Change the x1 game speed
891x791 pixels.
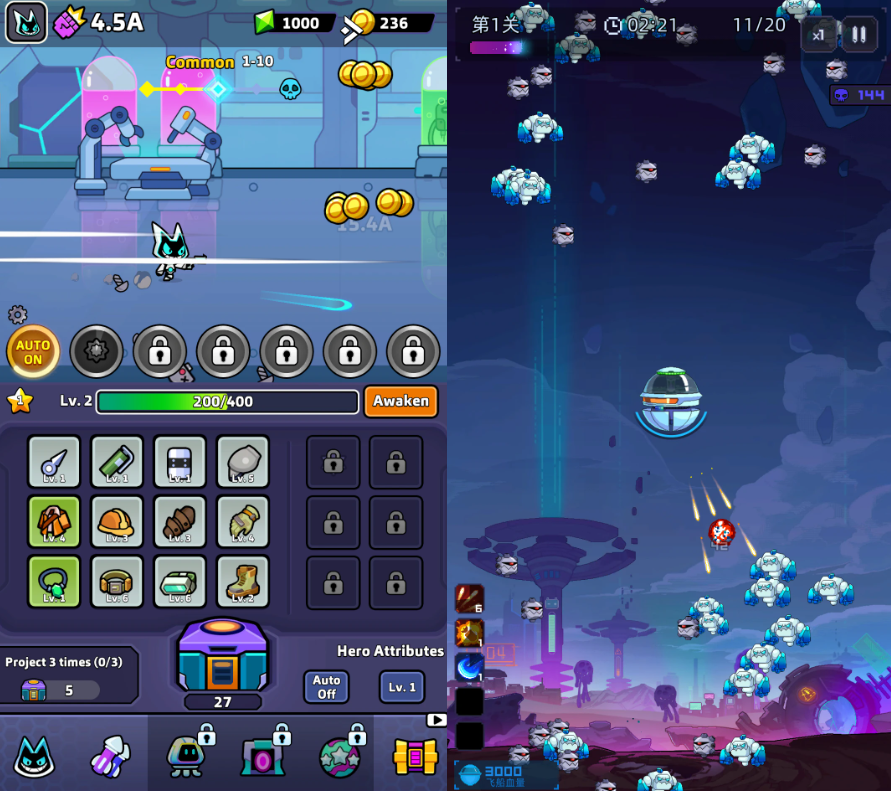[818, 35]
